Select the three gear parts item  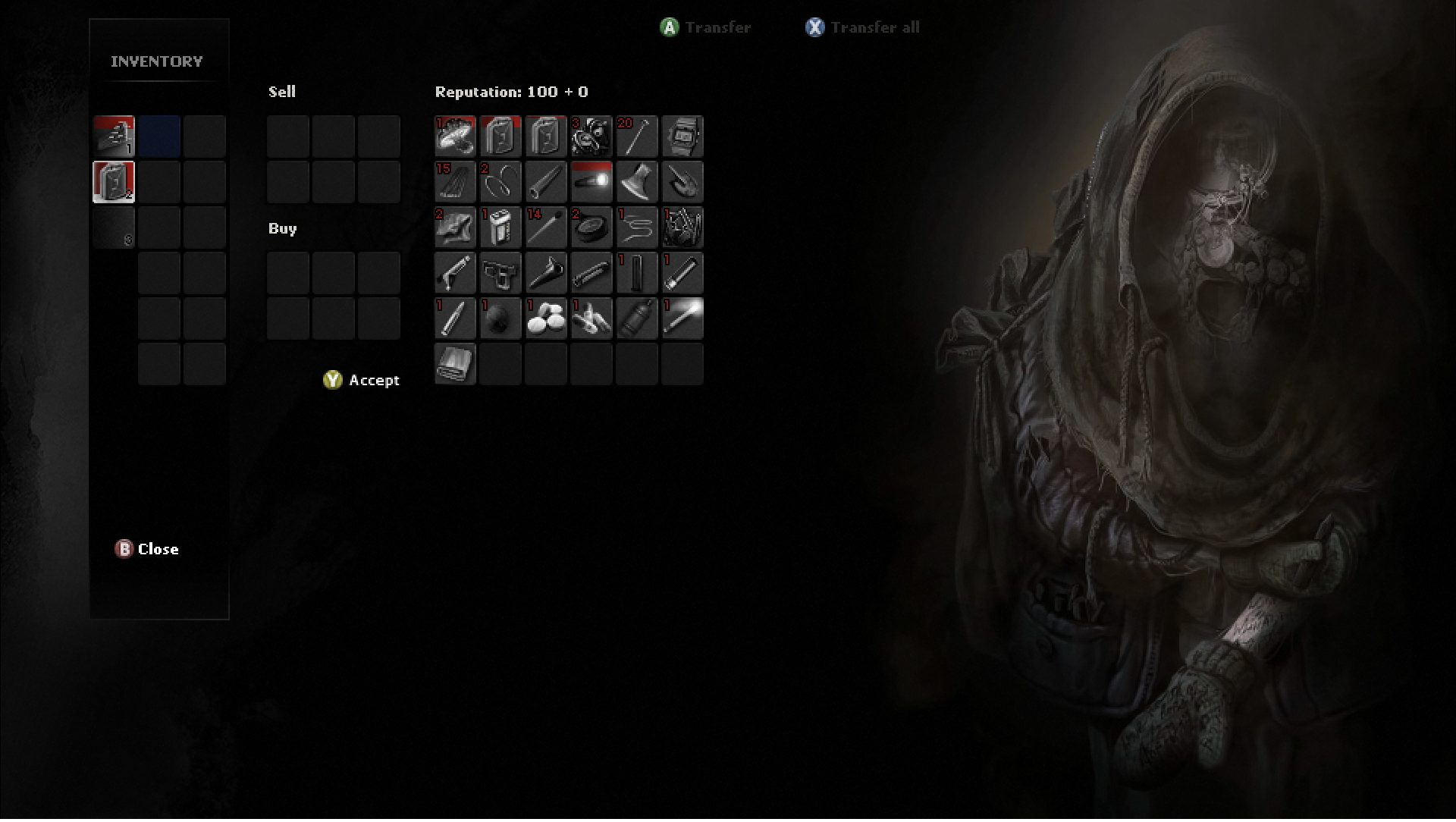[x=591, y=136]
